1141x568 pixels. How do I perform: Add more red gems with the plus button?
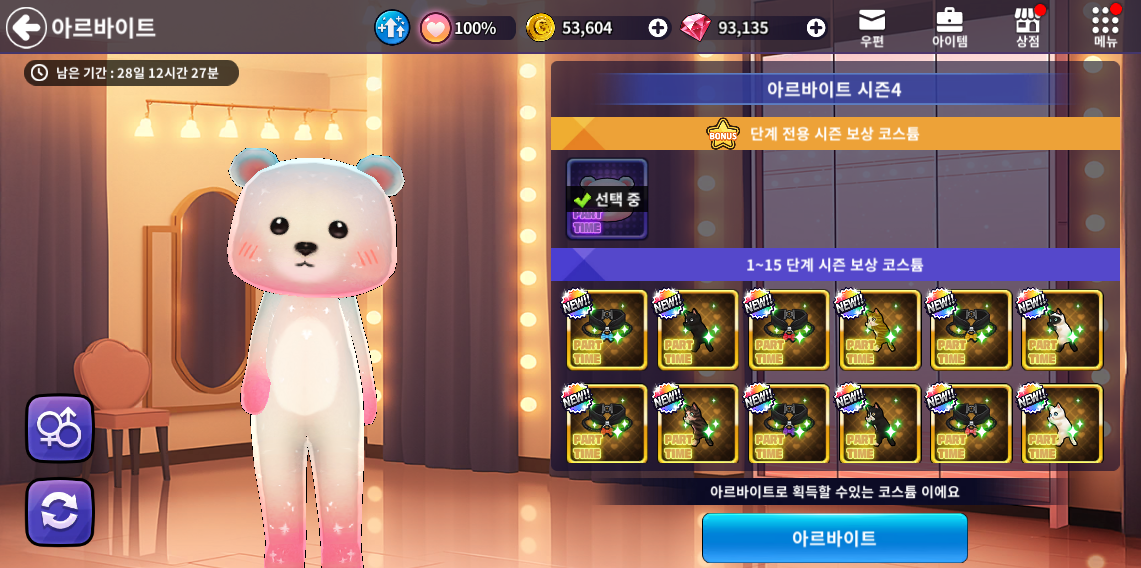[x=816, y=28]
